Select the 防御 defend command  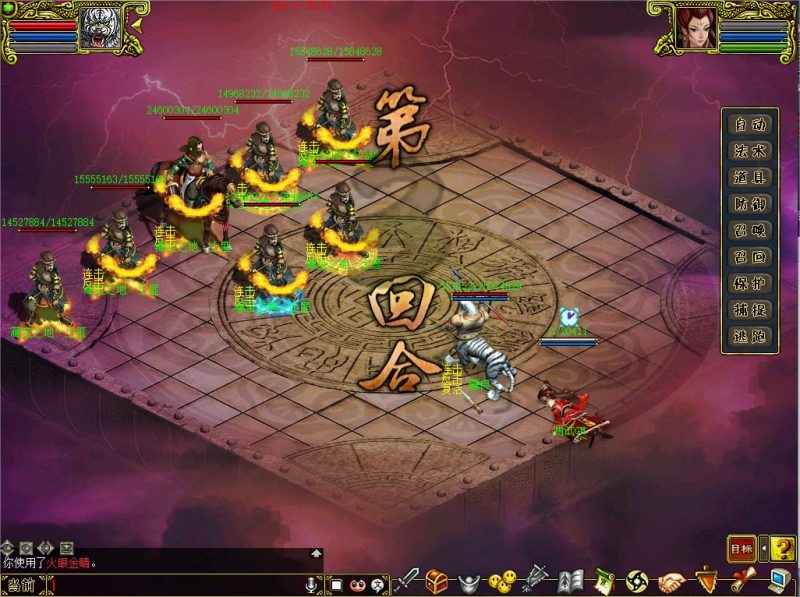(x=750, y=205)
